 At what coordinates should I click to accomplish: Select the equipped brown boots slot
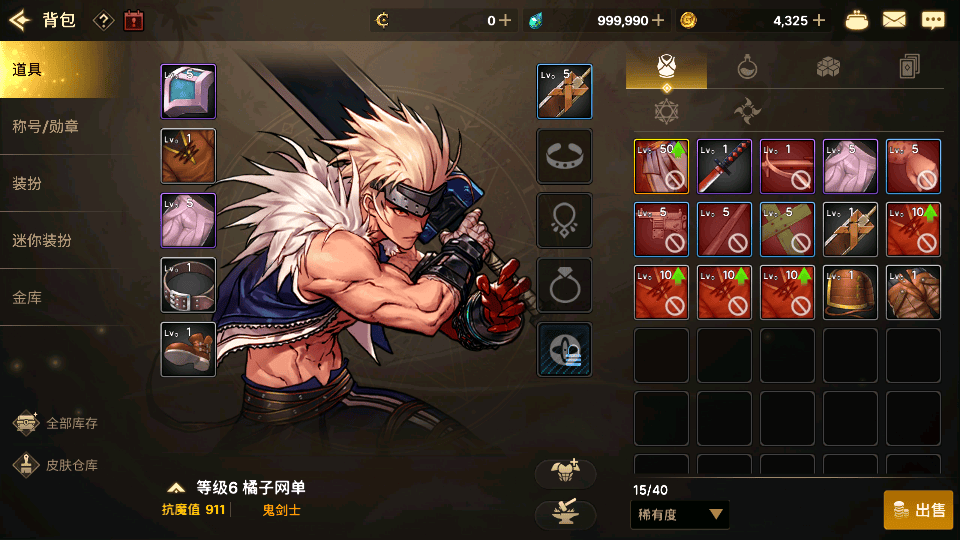click(x=188, y=349)
